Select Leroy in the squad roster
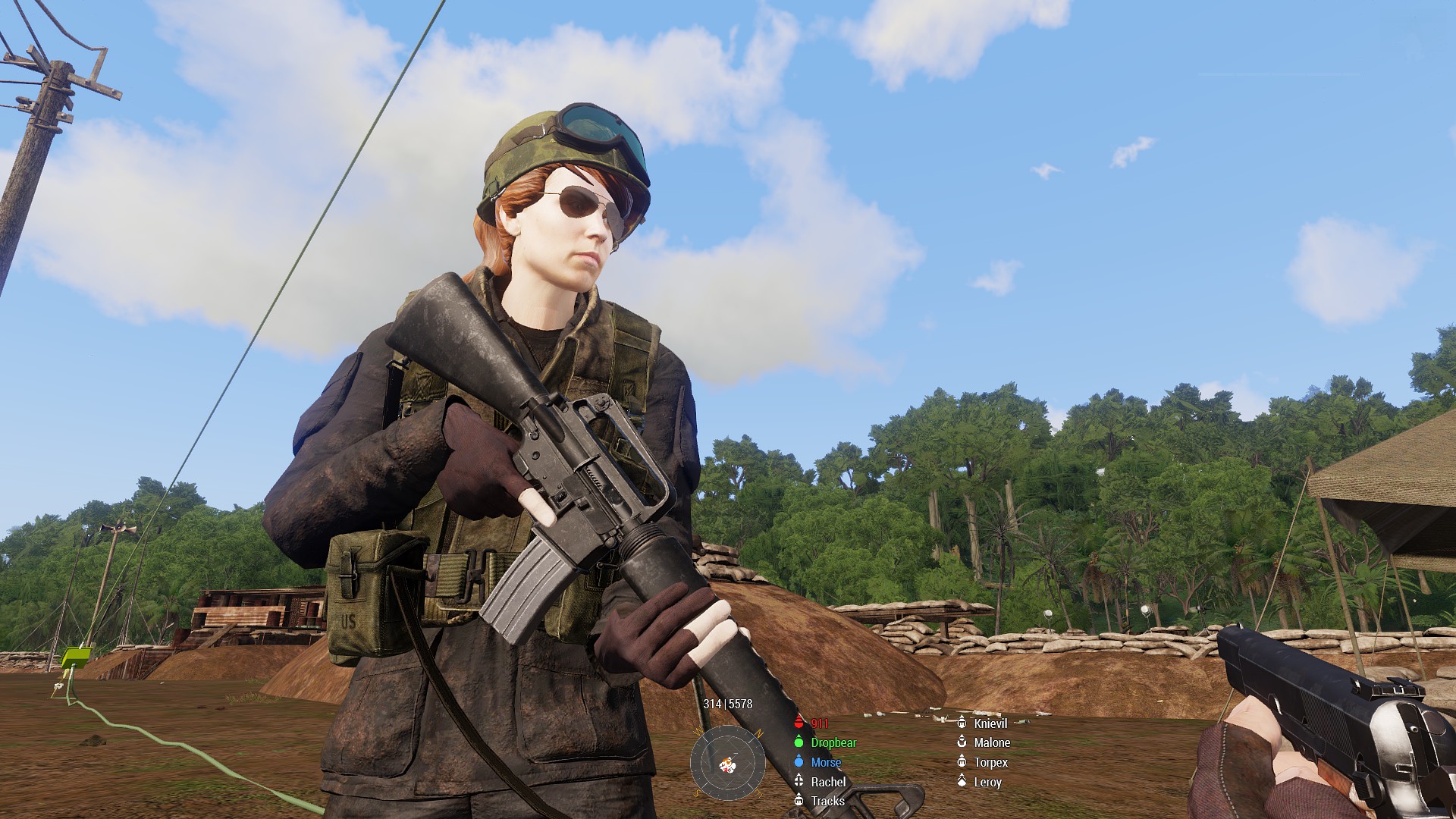 [987, 782]
